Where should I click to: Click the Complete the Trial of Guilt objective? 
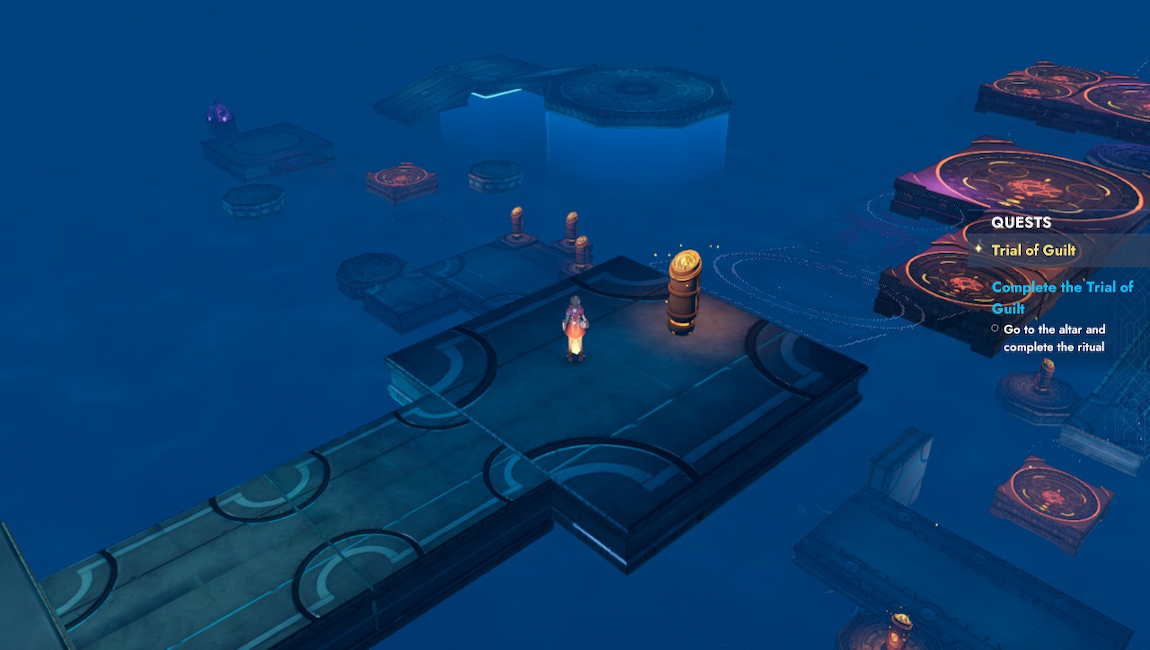tap(1062, 297)
